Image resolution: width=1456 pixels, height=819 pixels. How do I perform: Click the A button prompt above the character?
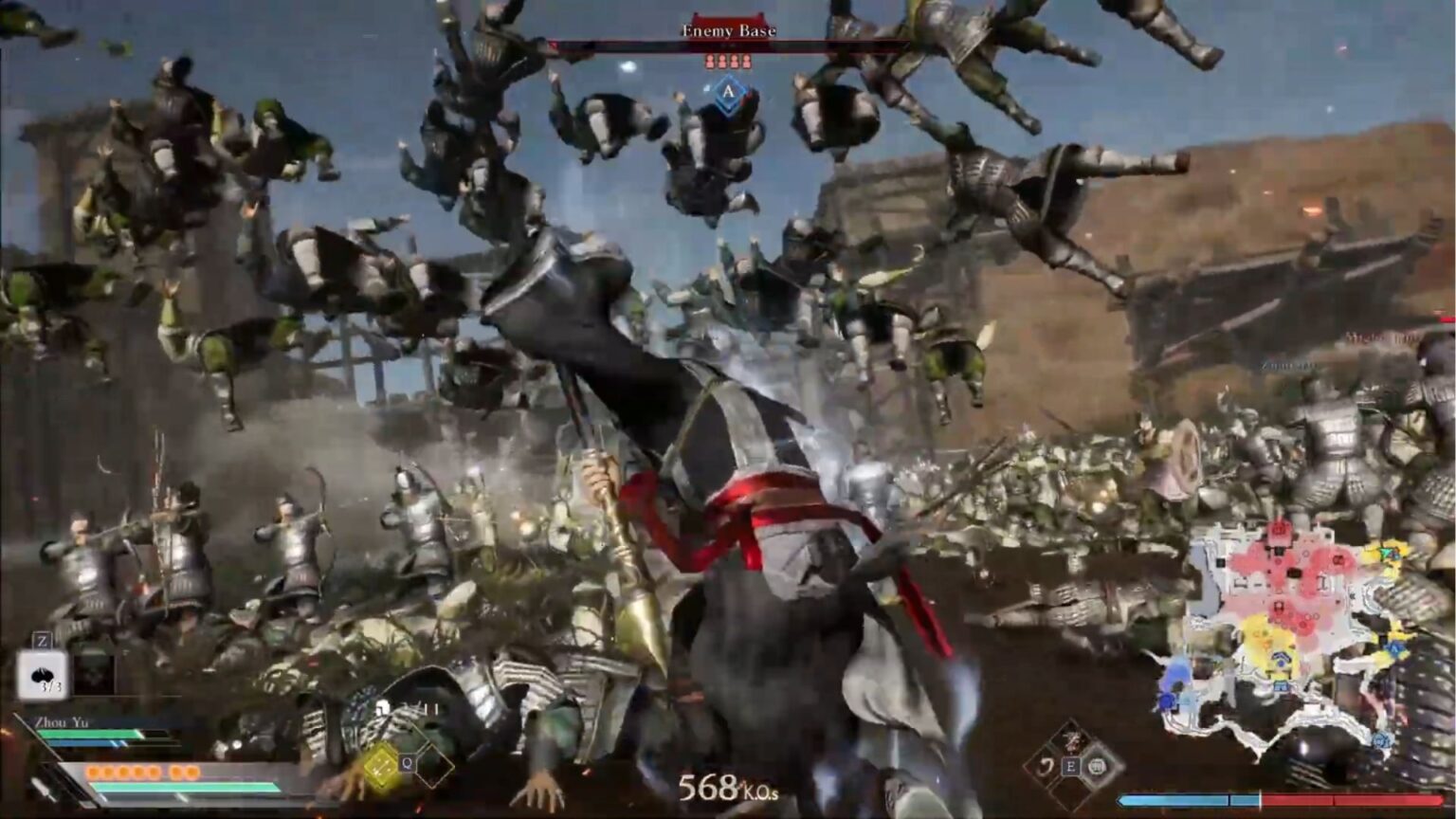click(728, 93)
